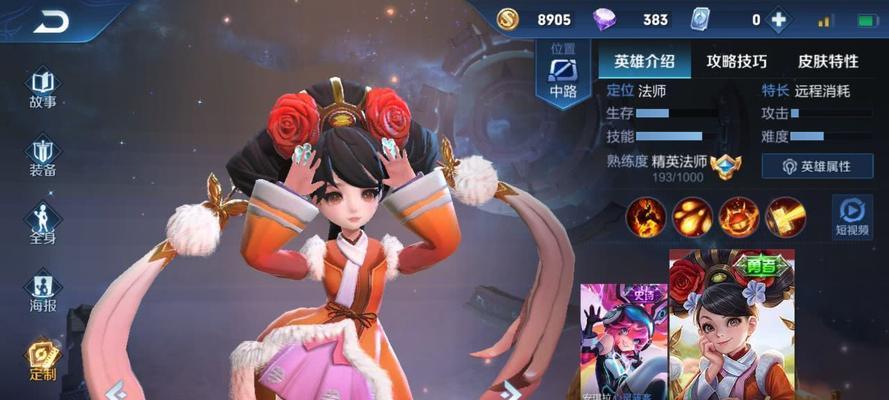Go back with the return arrow

[51, 20]
